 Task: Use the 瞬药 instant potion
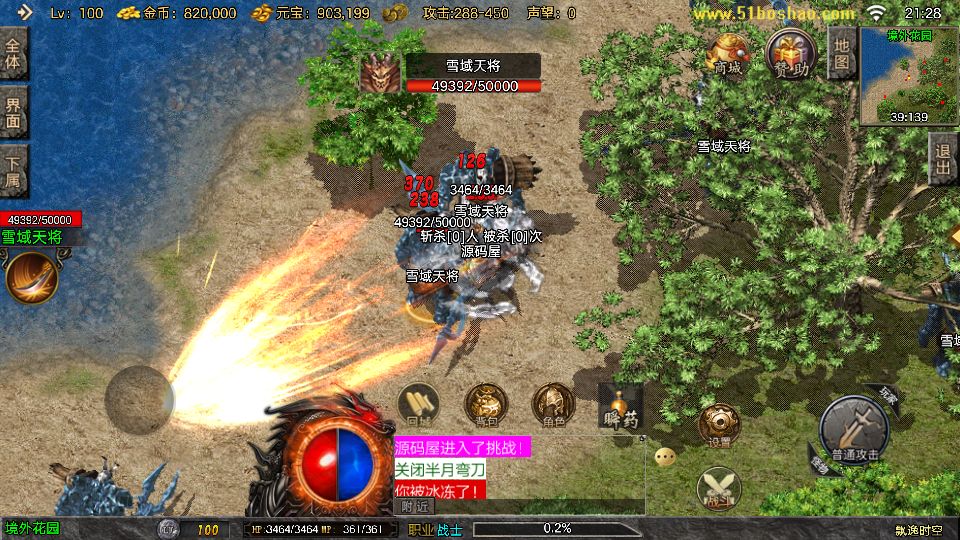(620, 405)
